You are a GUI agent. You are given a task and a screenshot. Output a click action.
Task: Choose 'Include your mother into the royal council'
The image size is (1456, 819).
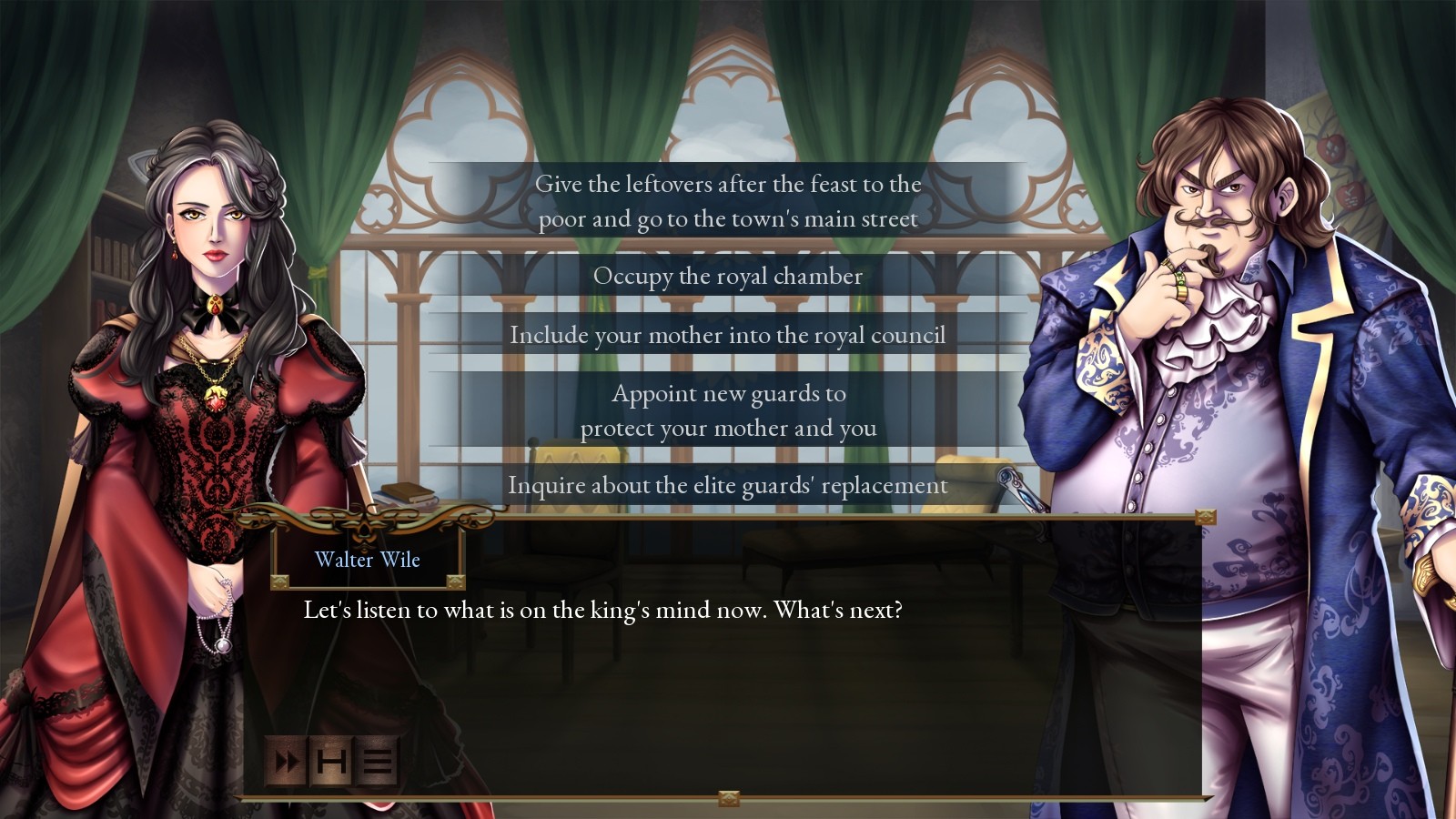[x=728, y=335]
